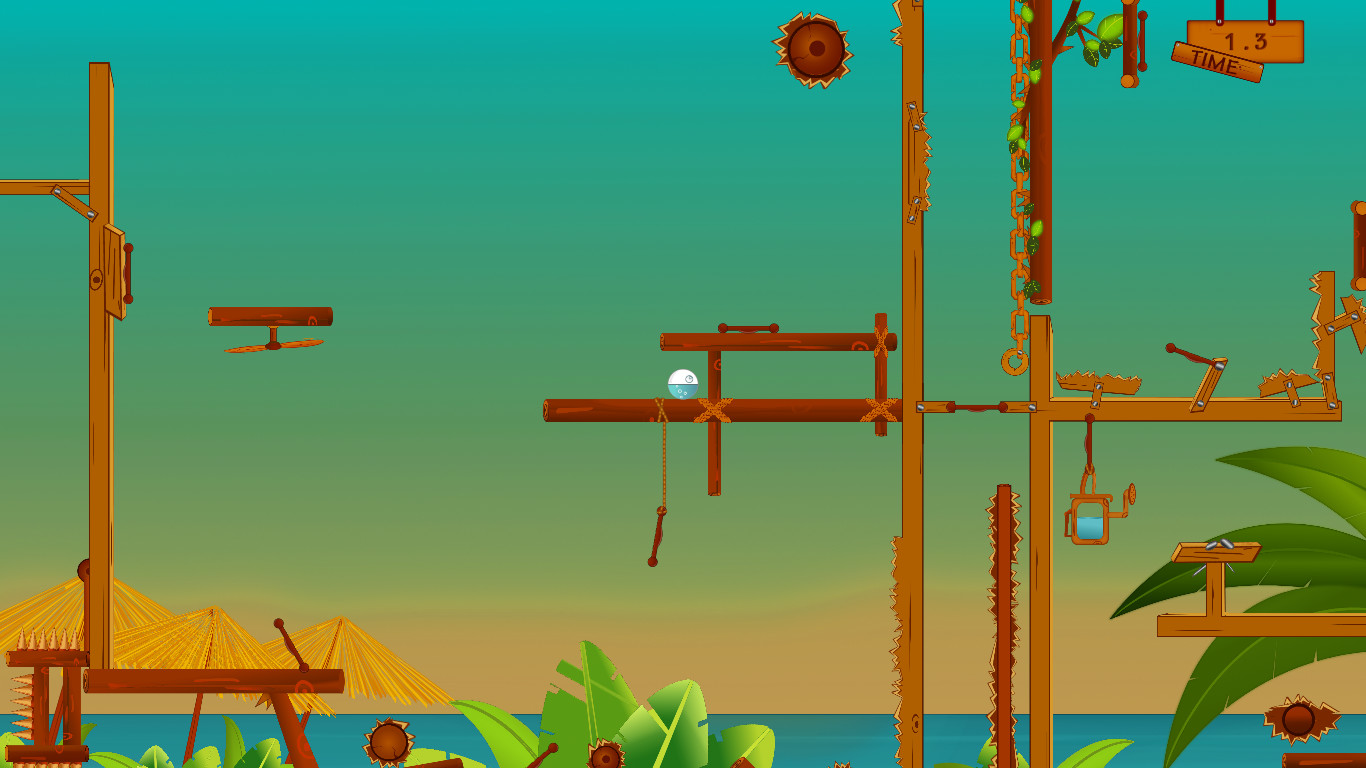Select the hanging rope knot below the ball's platform
This screenshot has height=768, width=1366.
coord(663,513)
